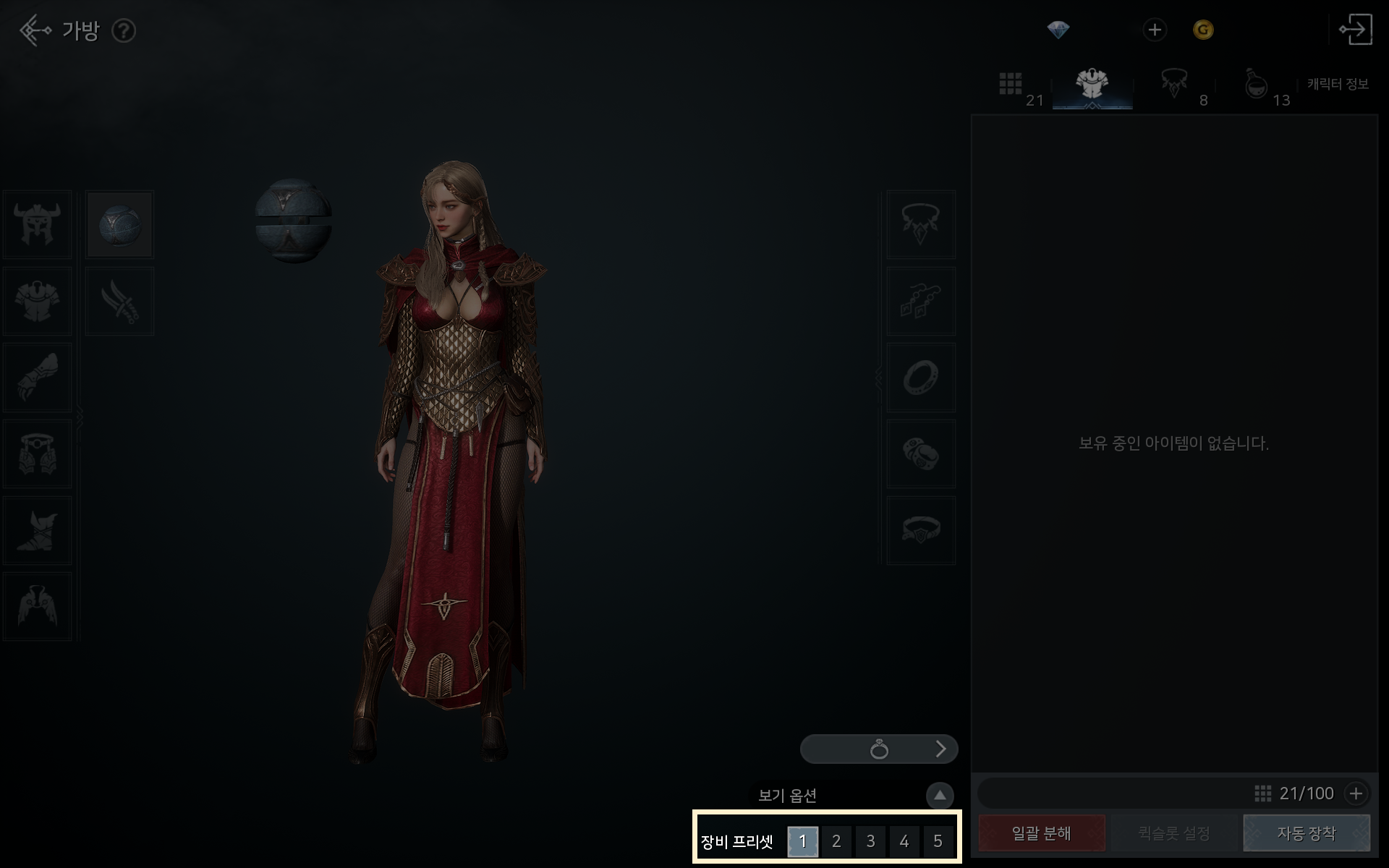Select the equipped blue orb weapon slot
1389x868 pixels.
(120, 225)
